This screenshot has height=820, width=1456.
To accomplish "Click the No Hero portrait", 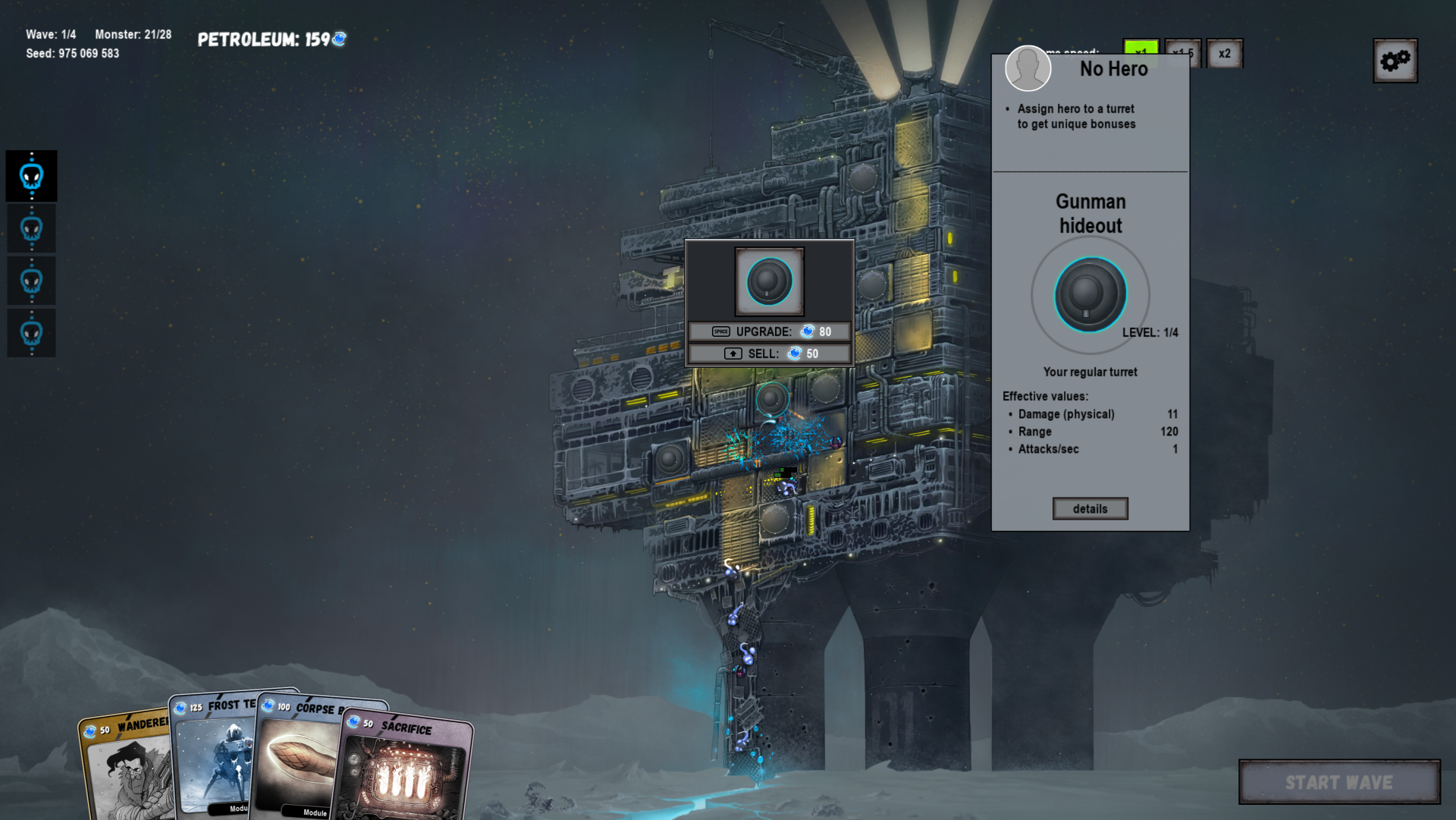I will click(1028, 68).
